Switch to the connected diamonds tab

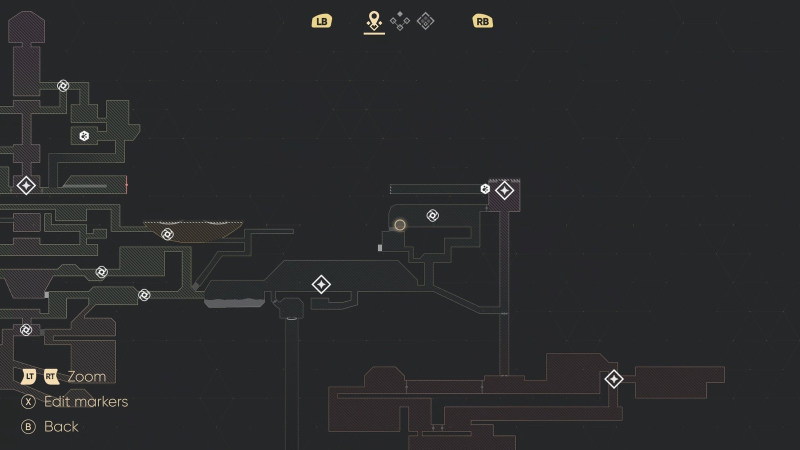tap(400, 20)
